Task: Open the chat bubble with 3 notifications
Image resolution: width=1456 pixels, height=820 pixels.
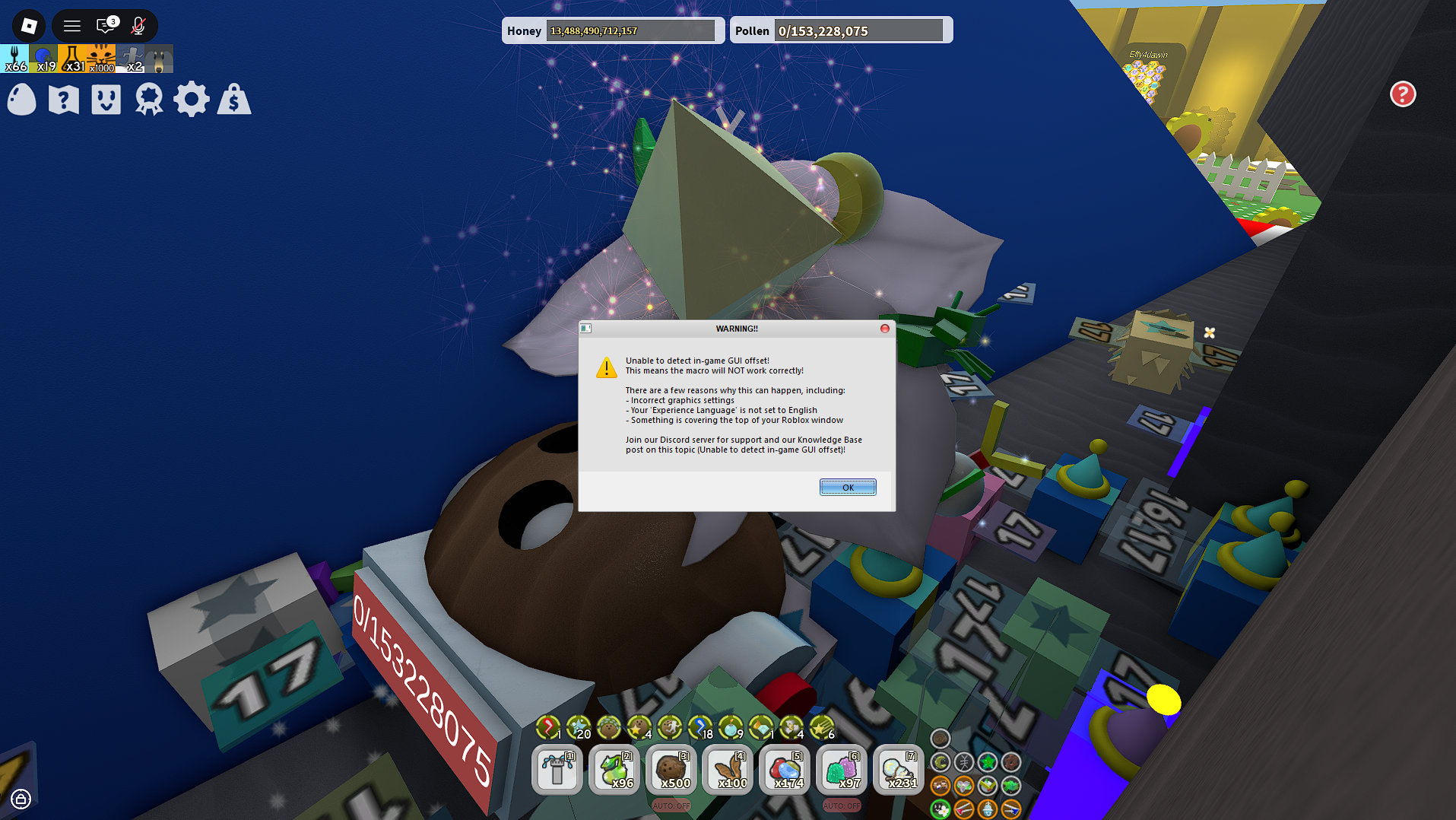Action: click(x=104, y=25)
